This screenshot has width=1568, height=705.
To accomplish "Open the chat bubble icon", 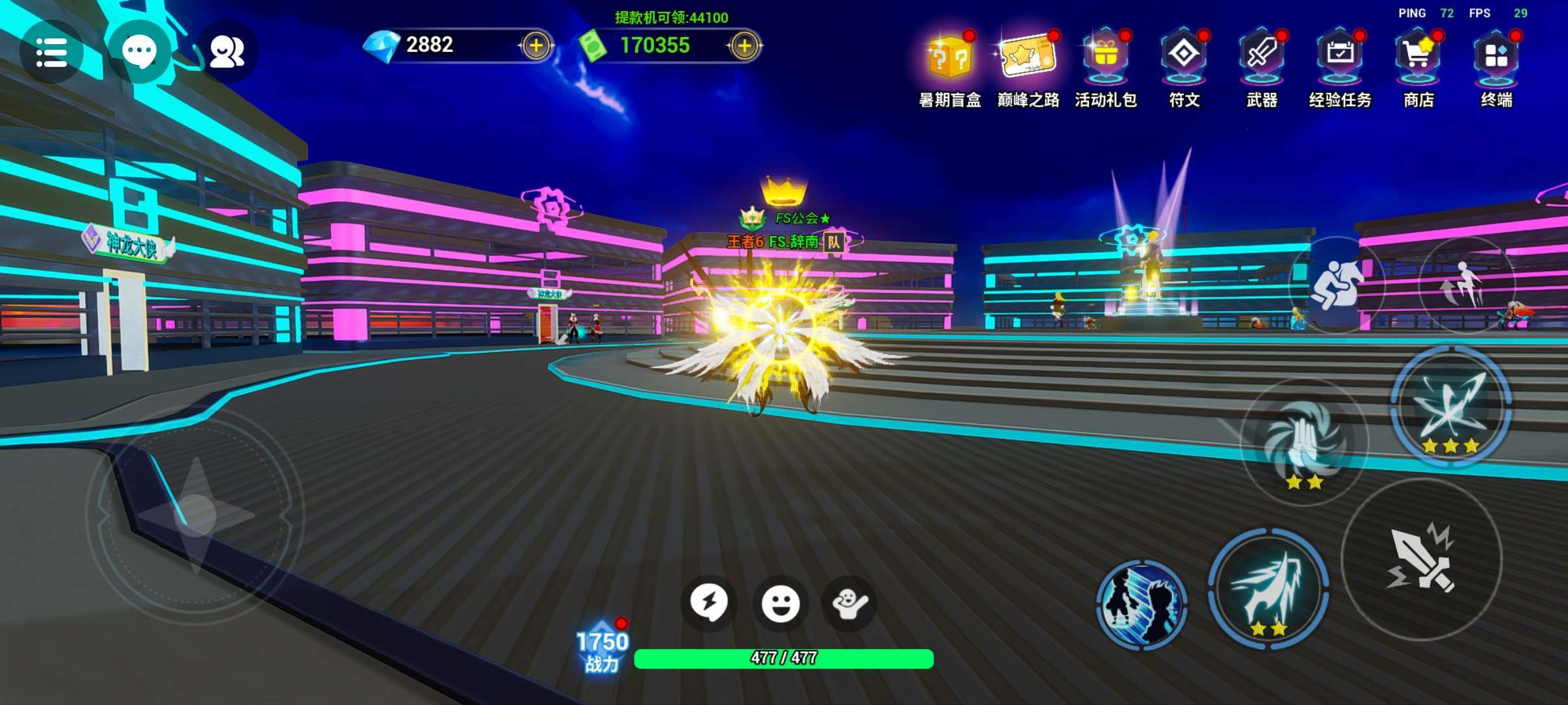I will point(139,52).
